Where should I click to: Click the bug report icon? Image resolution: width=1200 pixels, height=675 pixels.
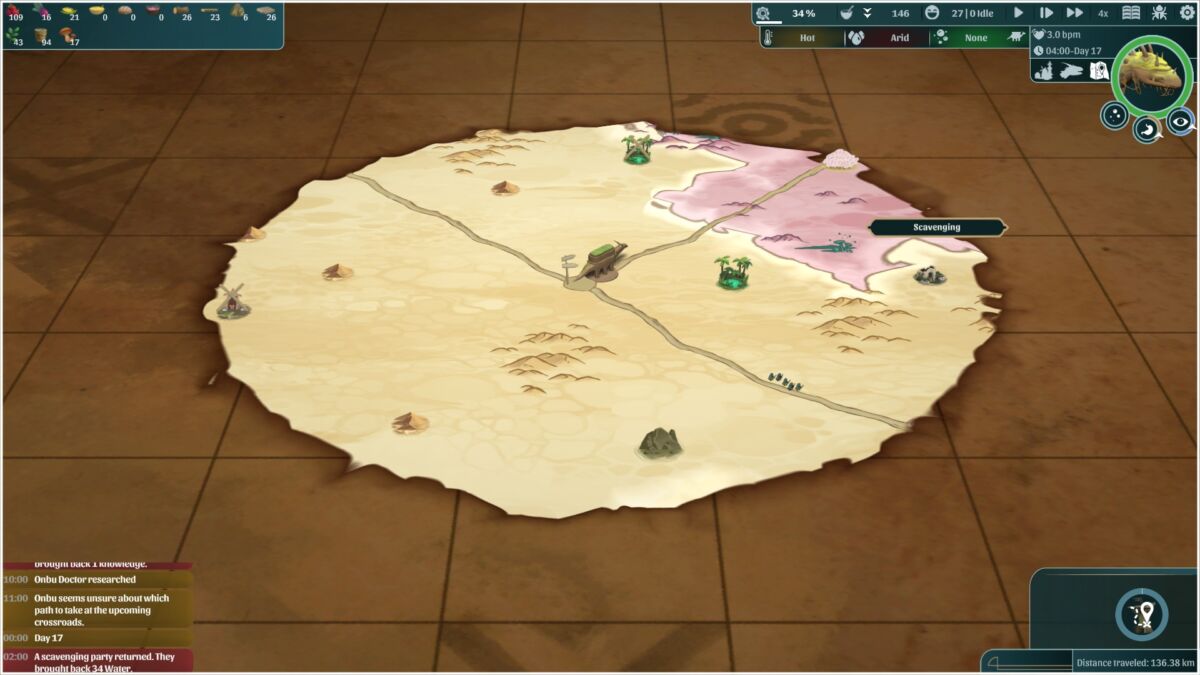[1159, 13]
